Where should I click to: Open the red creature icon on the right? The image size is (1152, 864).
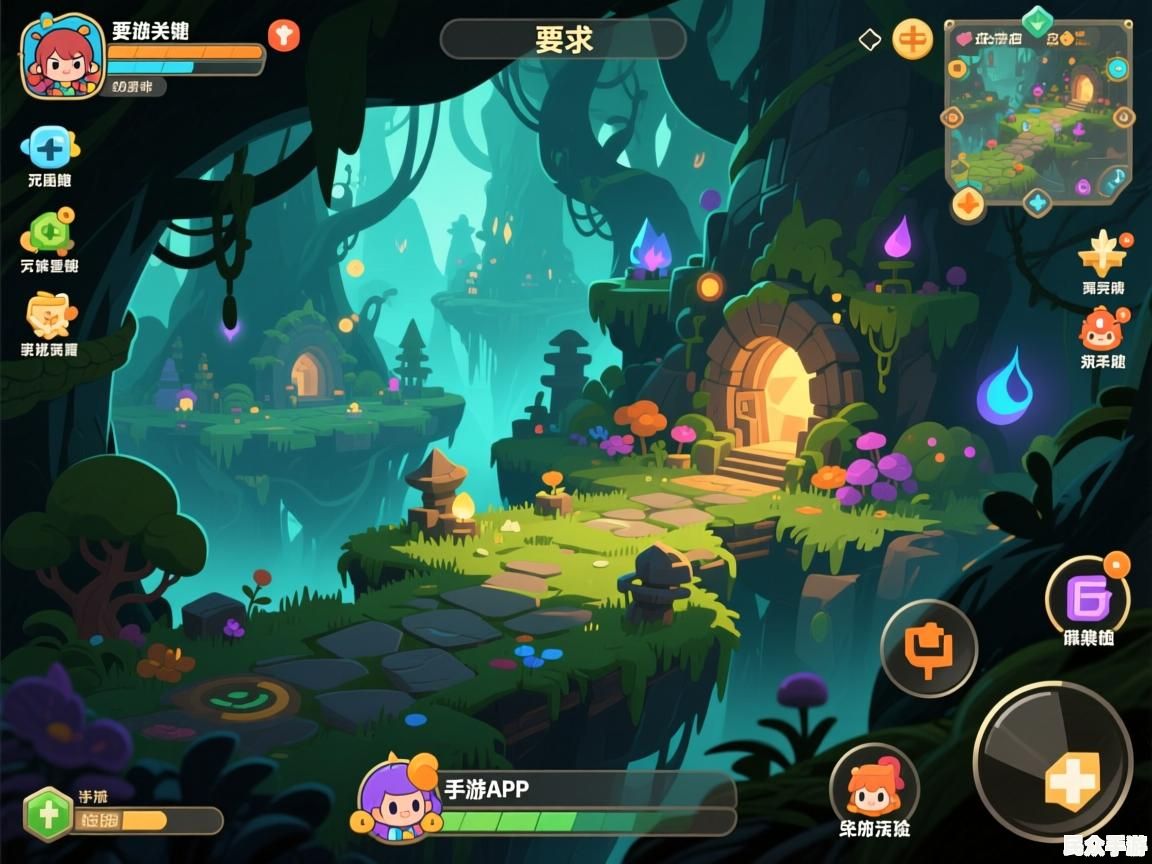coord(1102,330)
